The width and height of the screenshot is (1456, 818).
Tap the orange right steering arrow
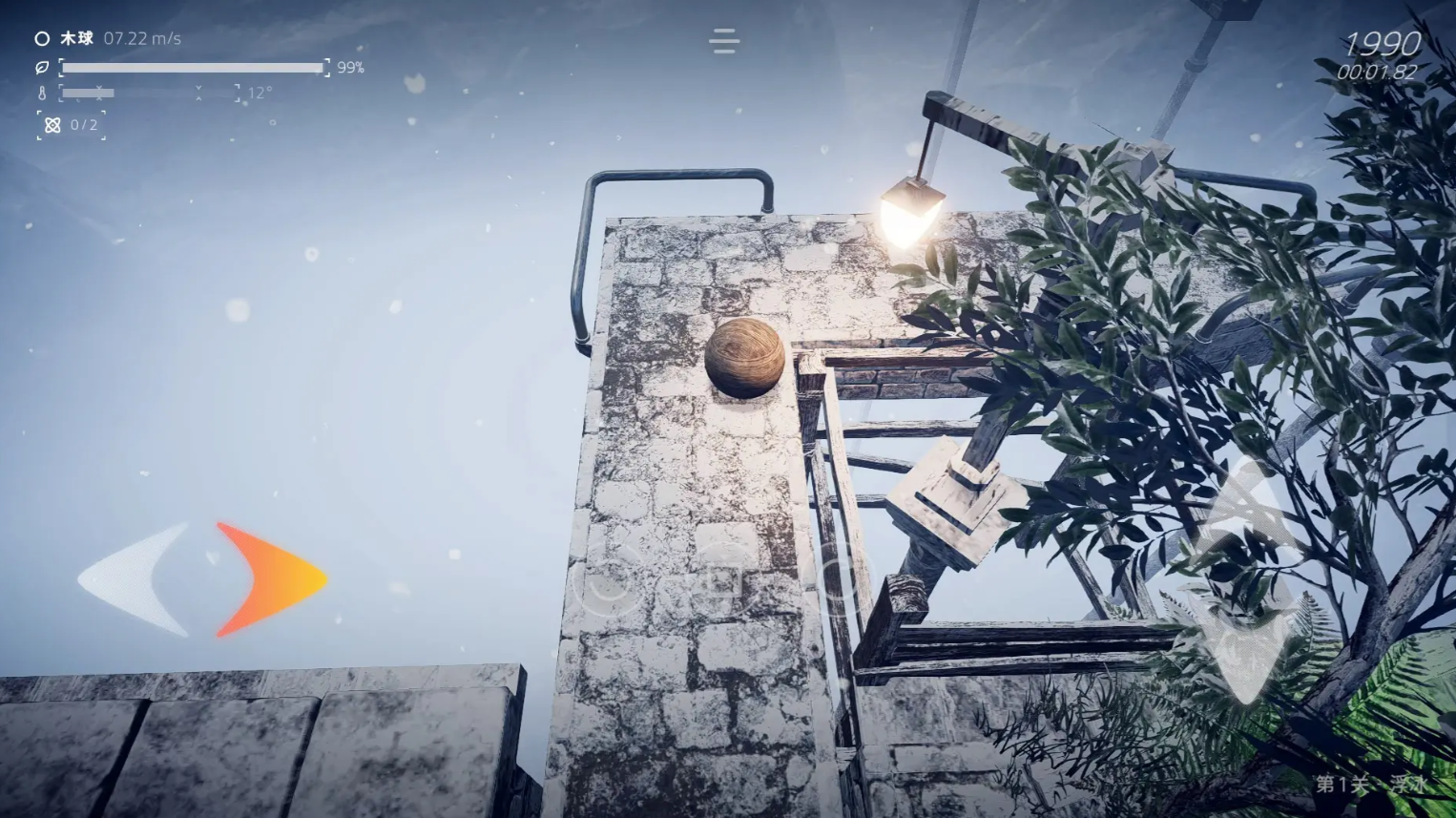coord(271,578)
